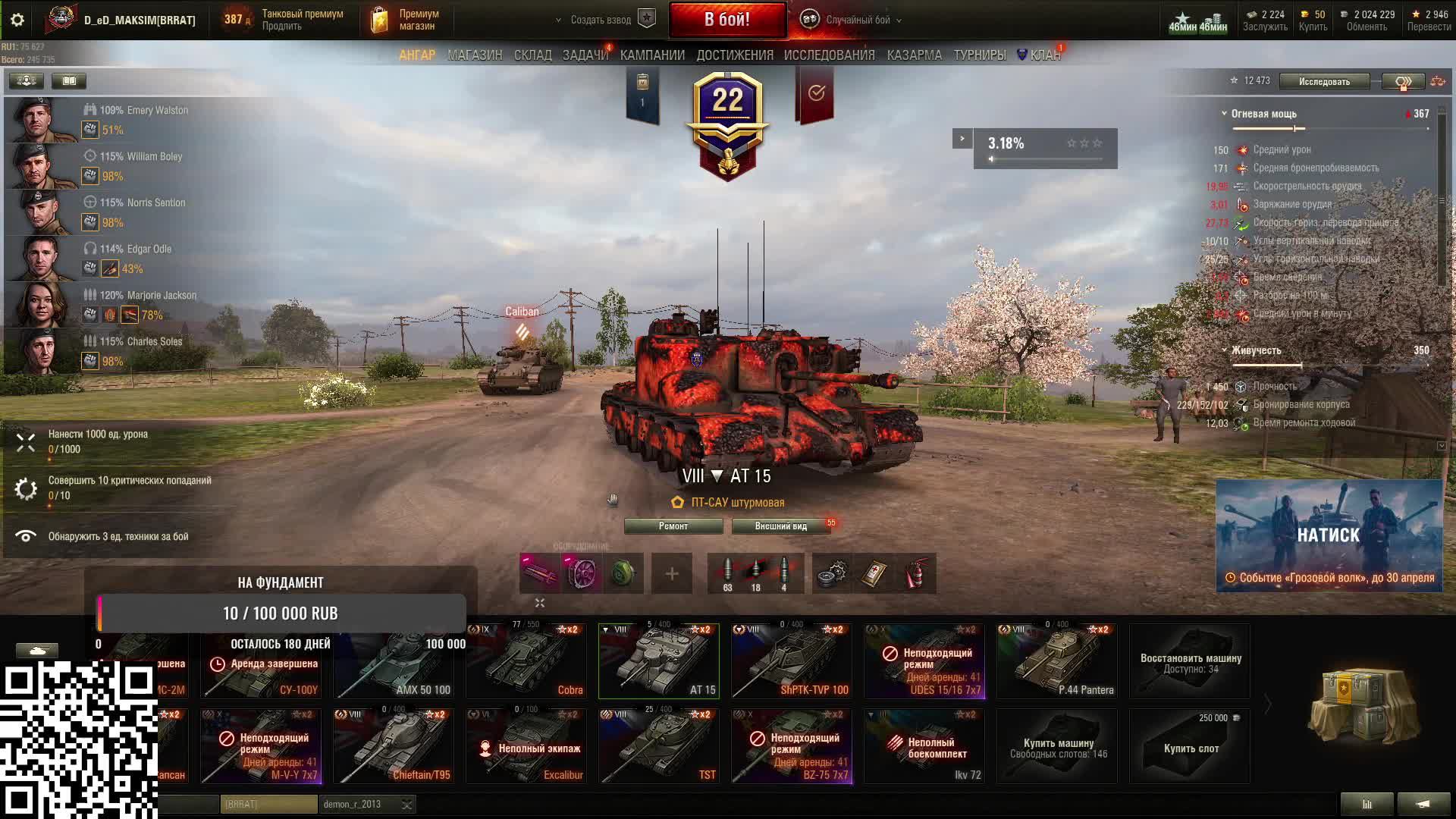
Task: Choose the P.44 Pantera tank
Action: (x=1056, y=661)
